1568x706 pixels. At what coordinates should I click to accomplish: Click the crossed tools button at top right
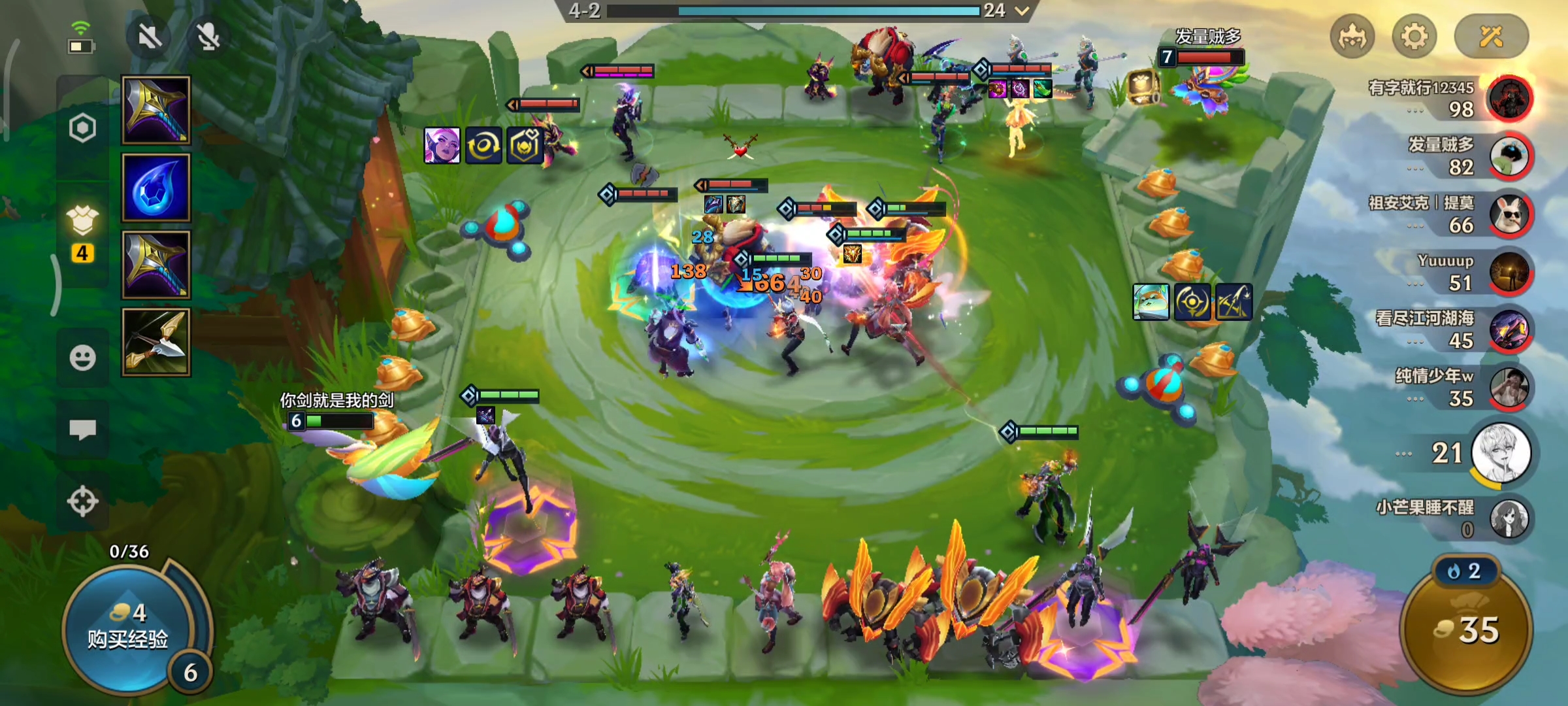1492,36
